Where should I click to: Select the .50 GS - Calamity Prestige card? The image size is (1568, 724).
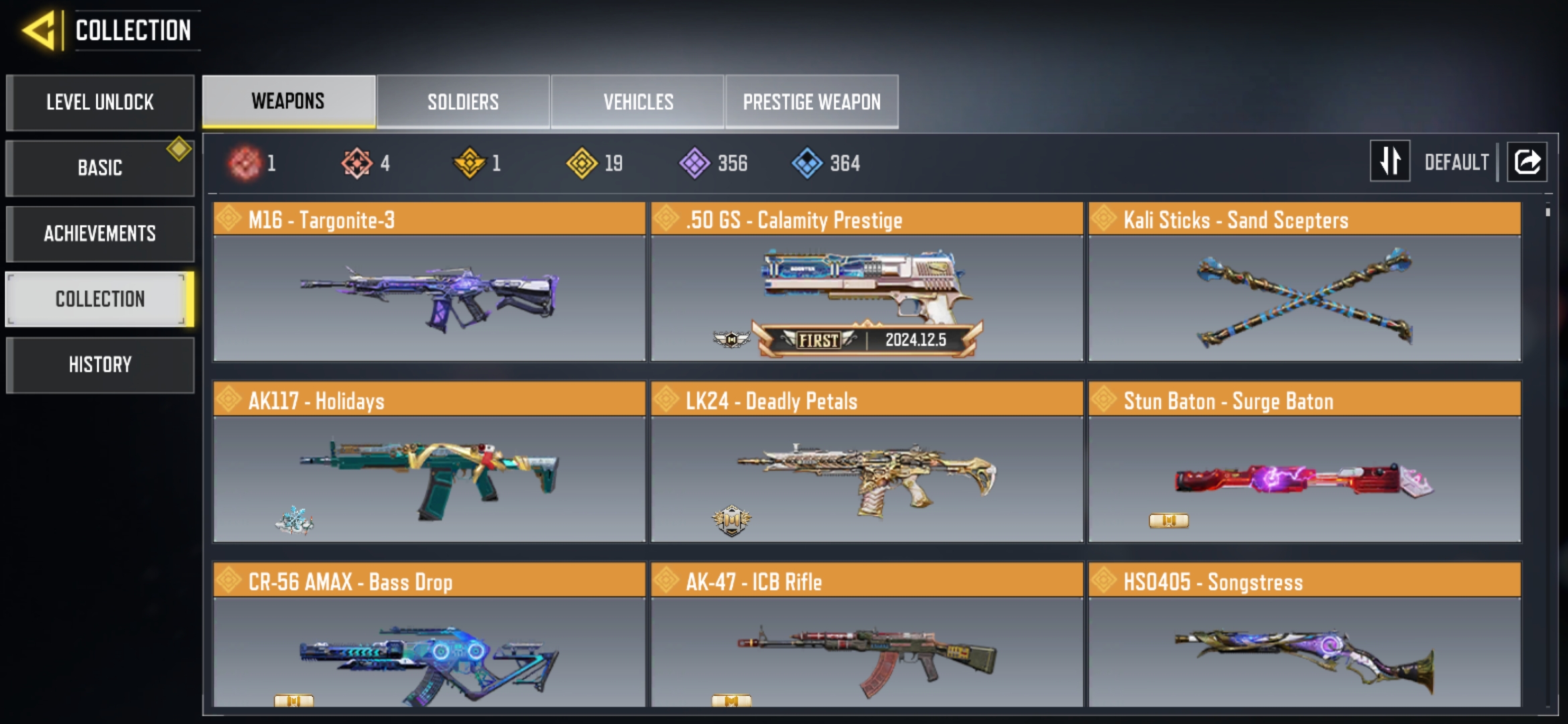(866, 282)
